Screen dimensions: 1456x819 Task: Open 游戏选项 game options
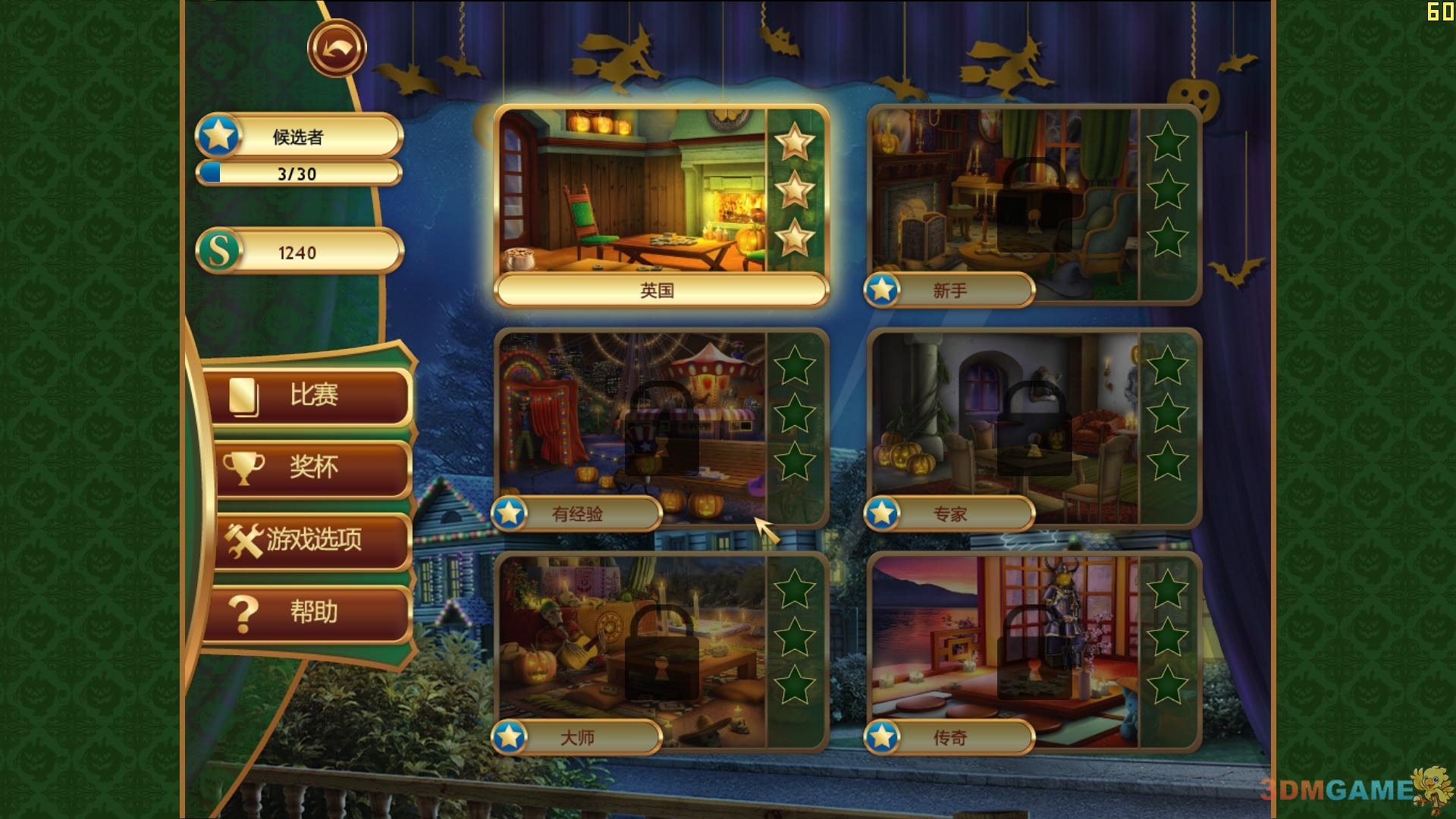click(311, 540)
